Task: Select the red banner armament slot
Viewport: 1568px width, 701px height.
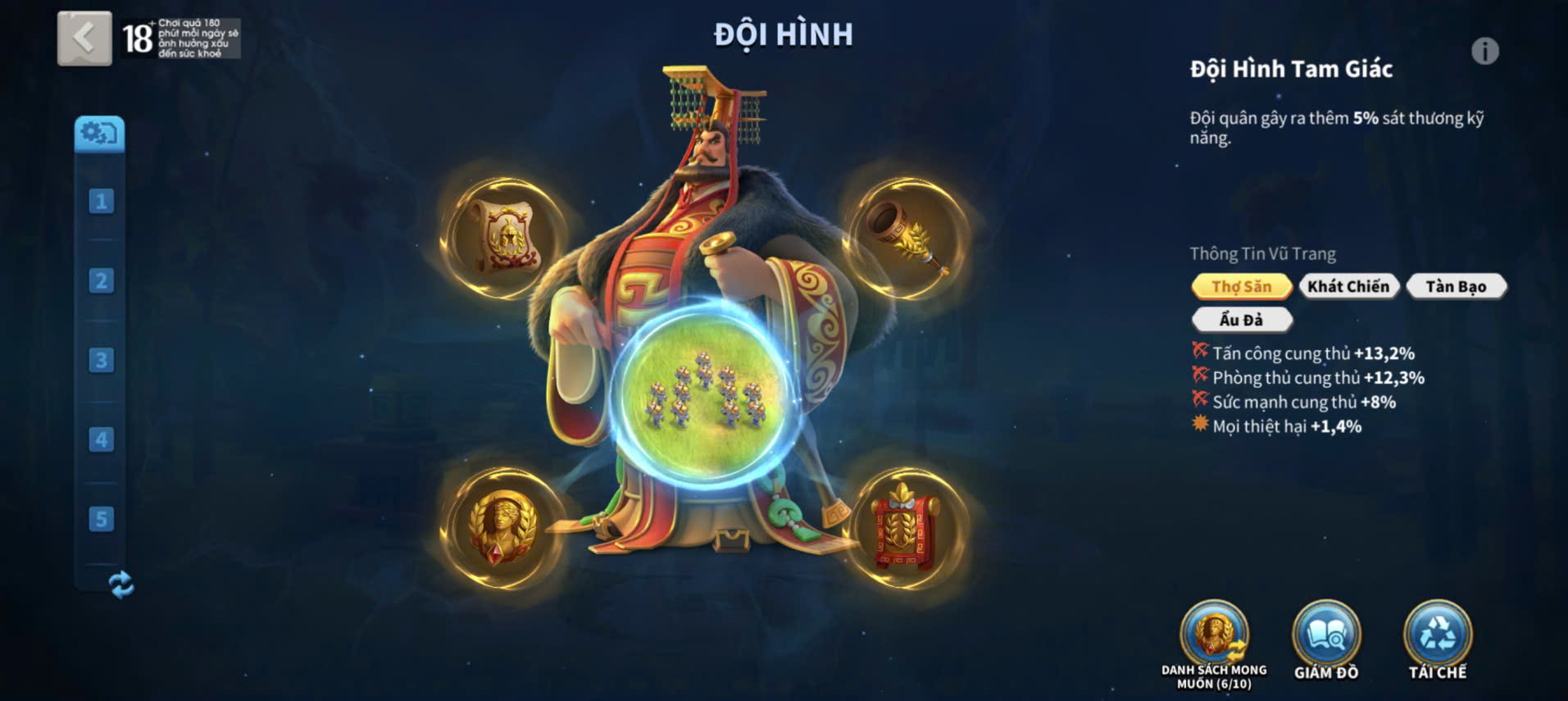Action: pos(905,528)
